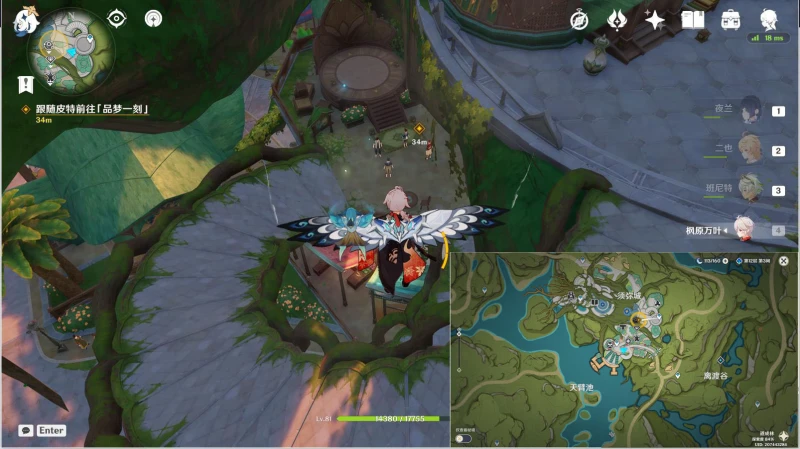Screen dimensions: 800x449
Task: Open the adventurer handbook book icon
Action: (x=692, y=19)
